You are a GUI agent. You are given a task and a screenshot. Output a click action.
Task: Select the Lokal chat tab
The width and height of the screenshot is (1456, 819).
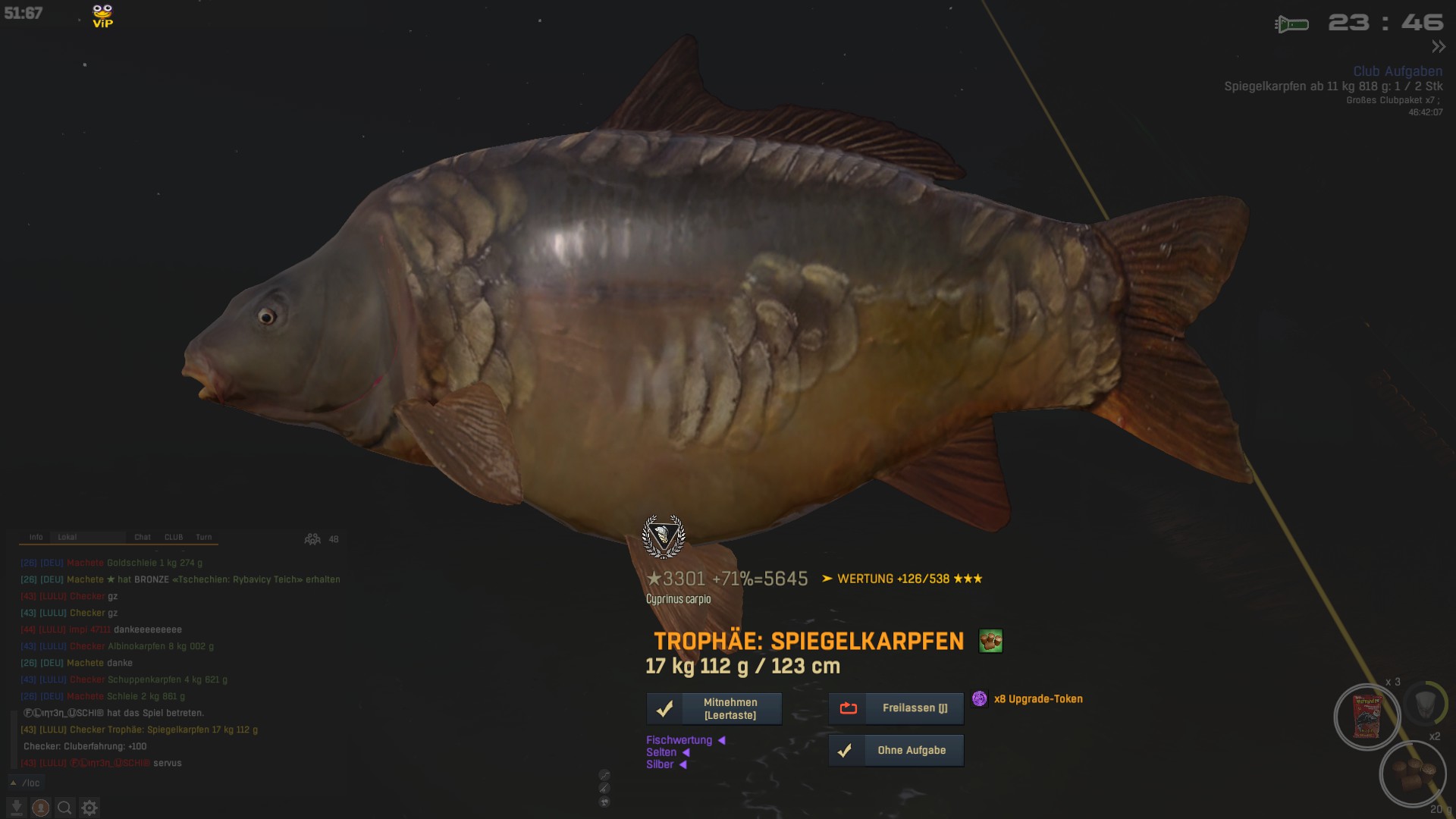coord(67,537)
